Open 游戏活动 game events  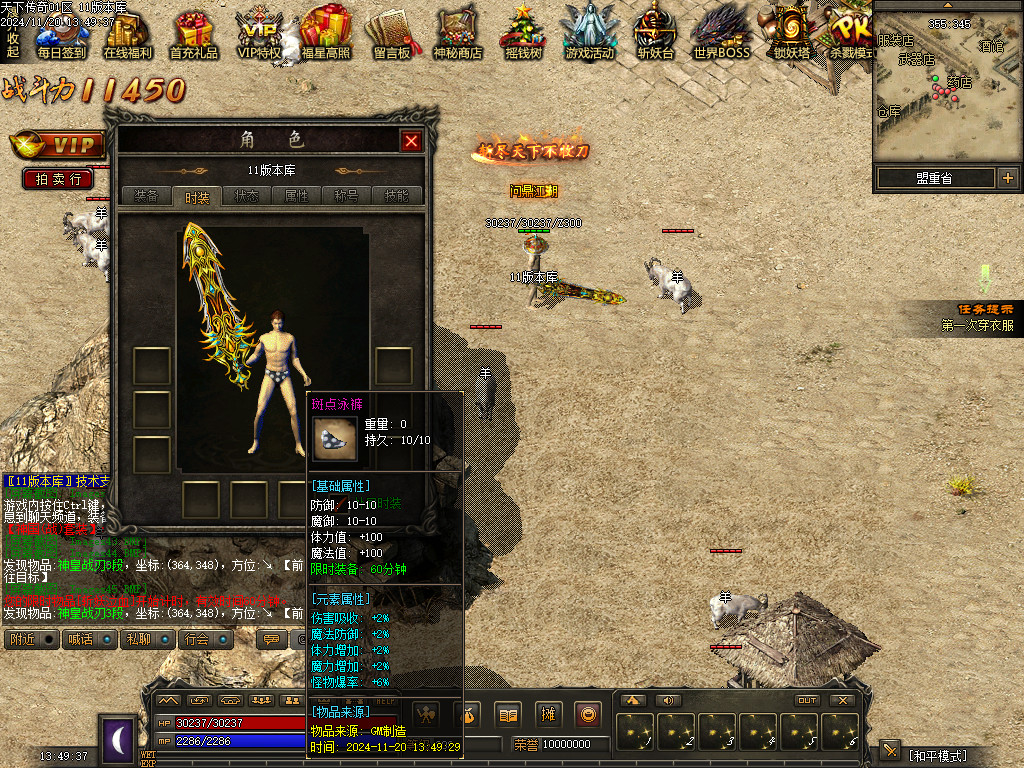click(x=589, y=34)
